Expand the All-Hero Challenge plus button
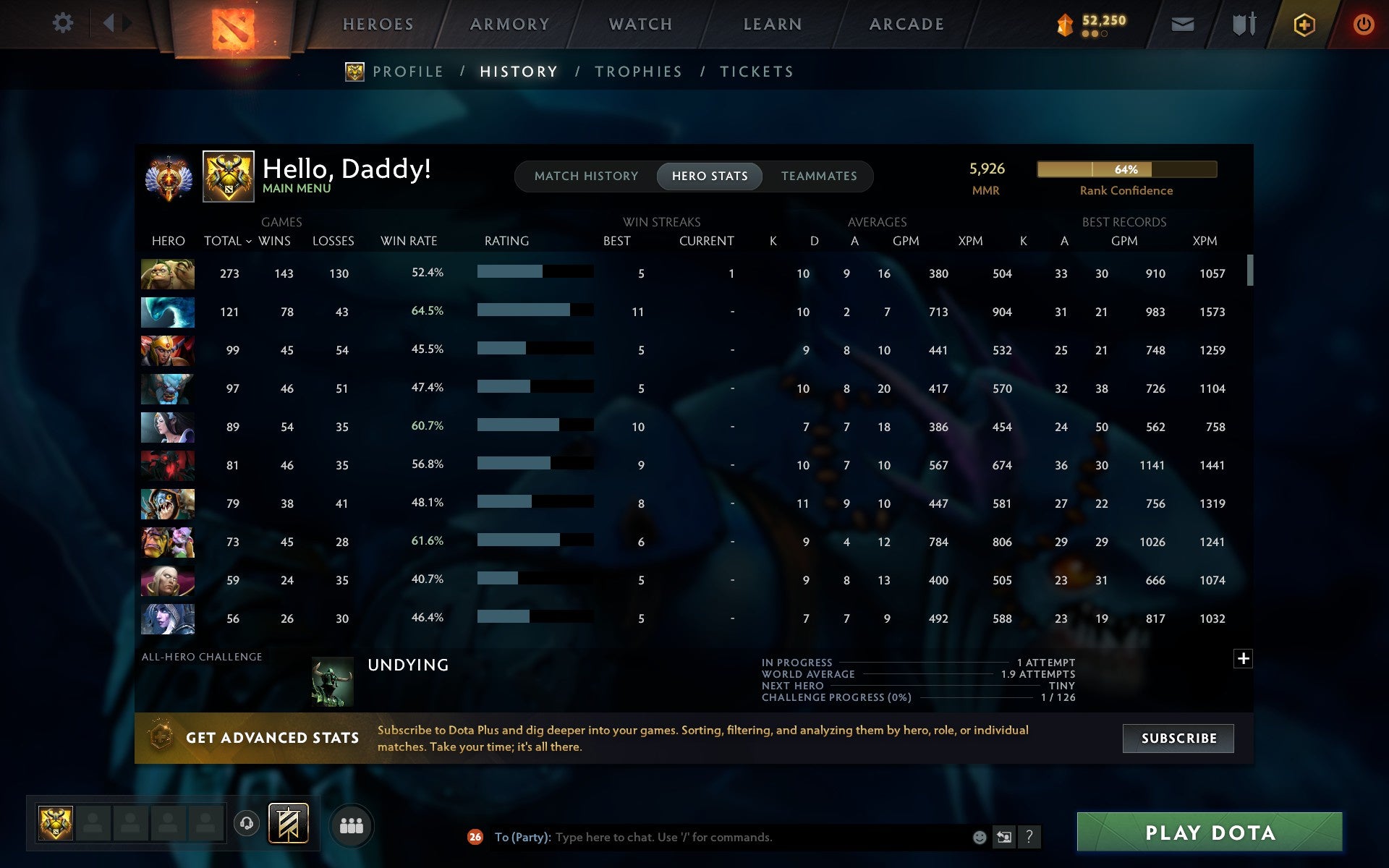The image size is (1389, 868). pos(1244,659)
